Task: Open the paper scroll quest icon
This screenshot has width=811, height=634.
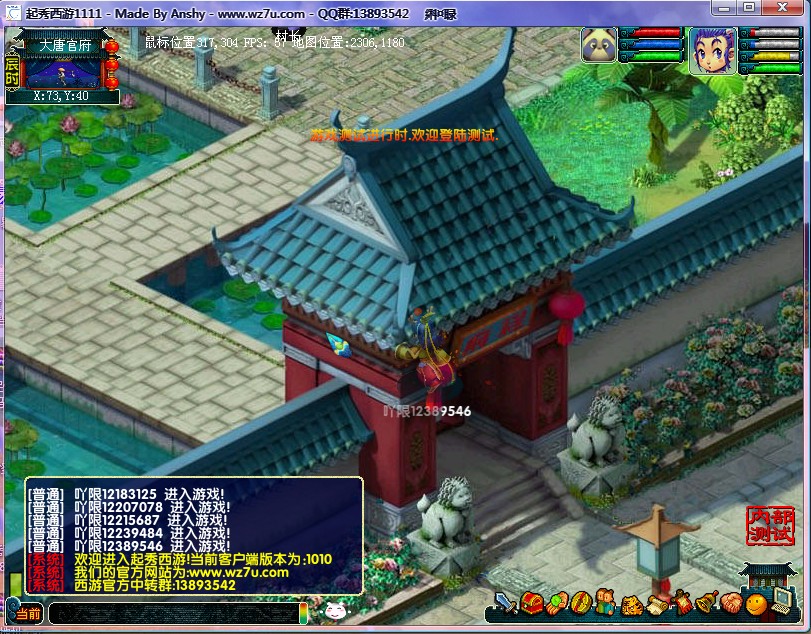Action: point(656,604)
